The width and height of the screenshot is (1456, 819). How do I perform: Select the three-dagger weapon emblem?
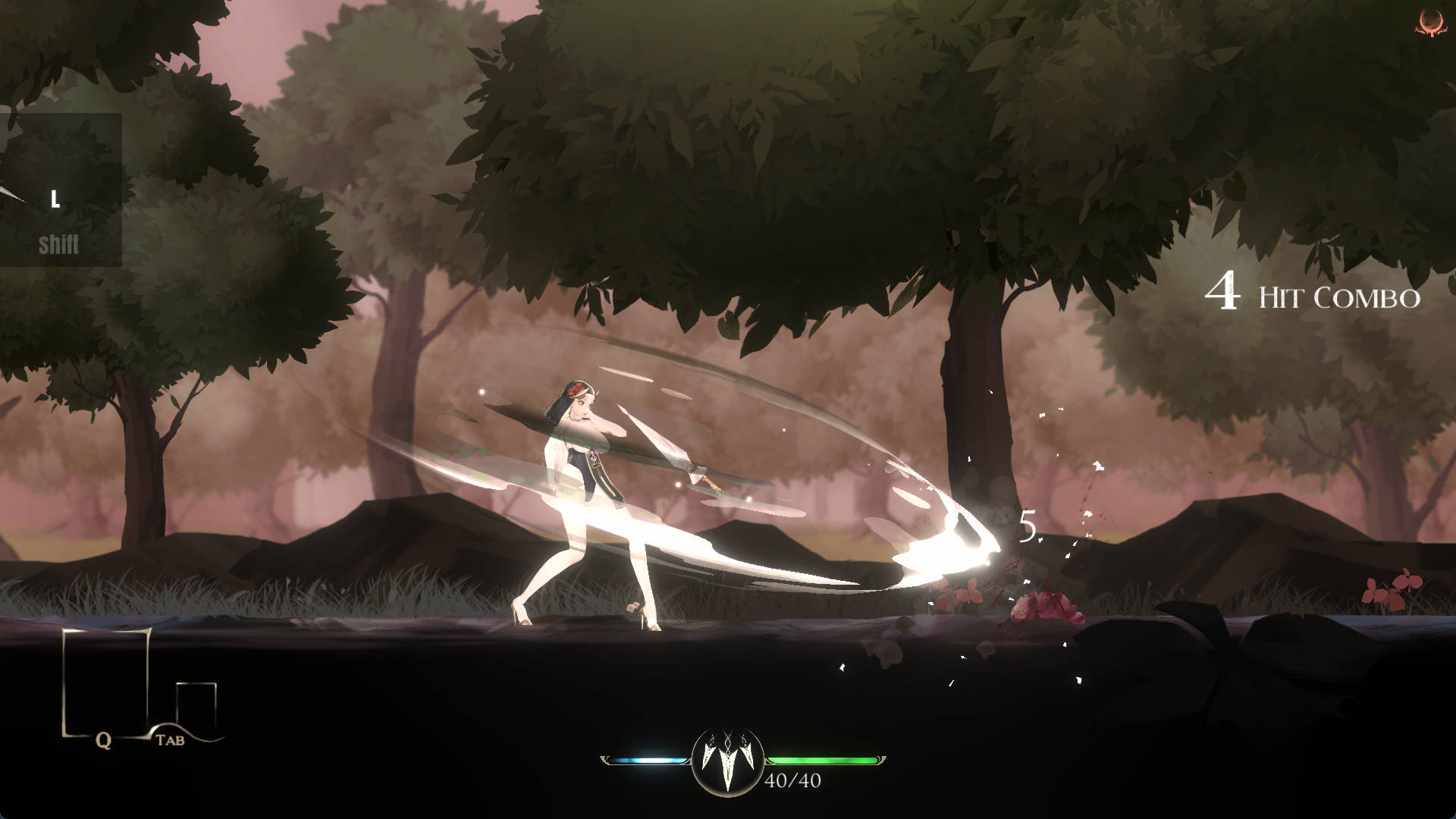click(727, 760)
